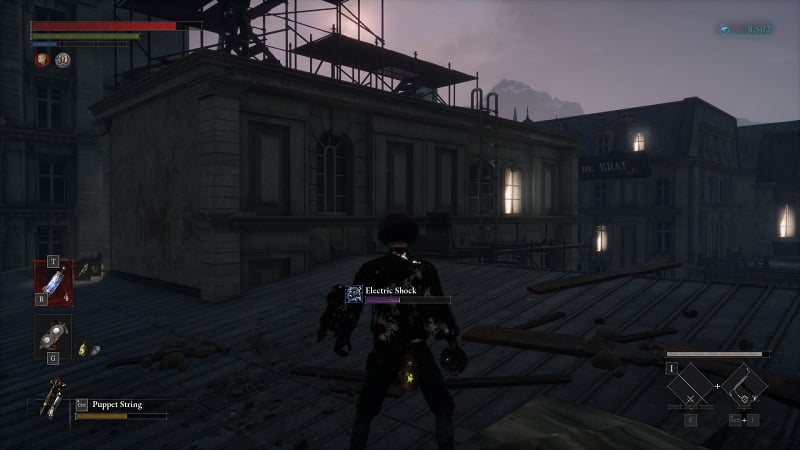800x450 pixels.
Task: Inspect the Electric Shock status icon
Action: 354,292
